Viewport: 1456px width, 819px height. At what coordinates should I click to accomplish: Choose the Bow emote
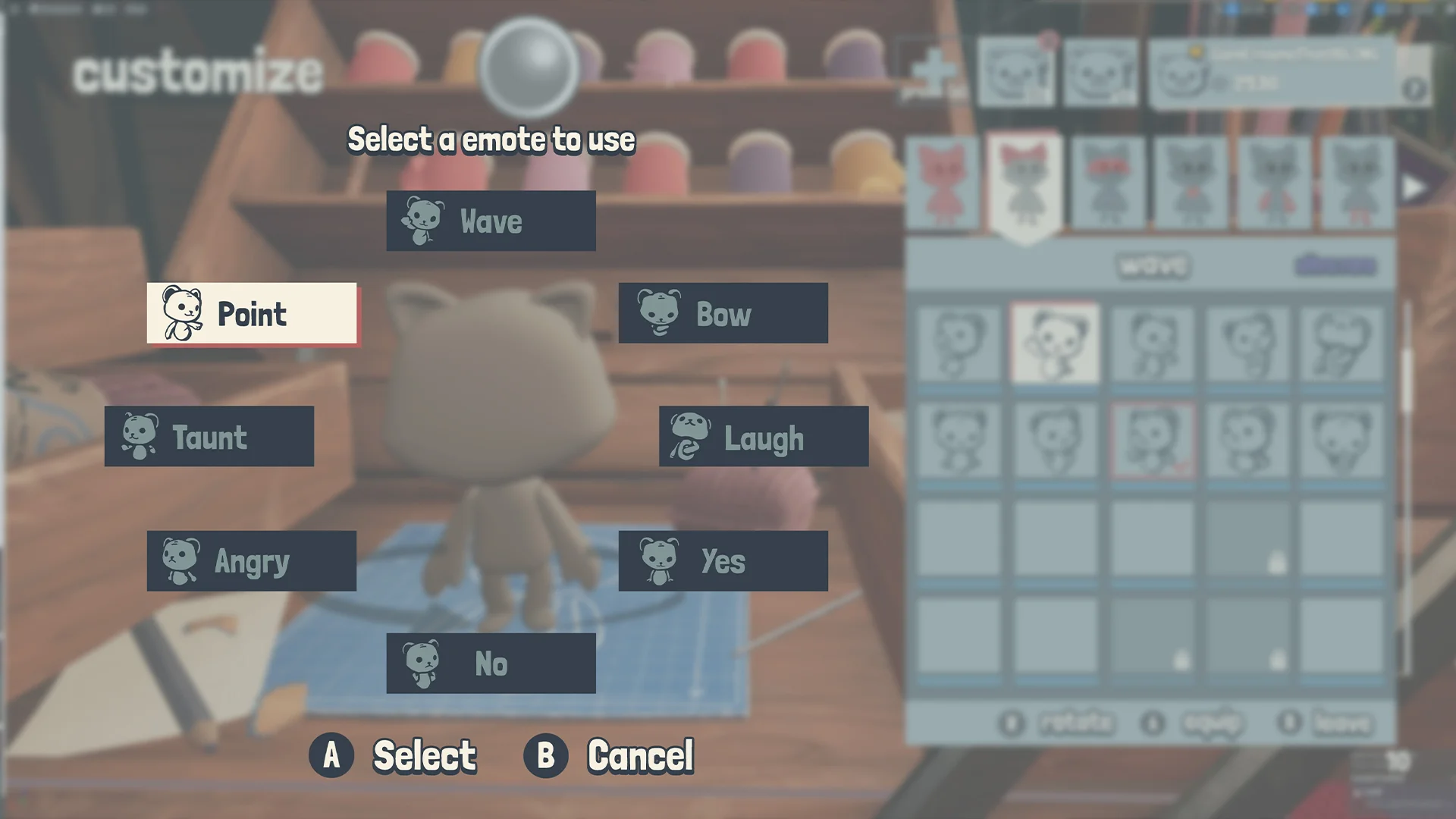[x=722, y=314]
